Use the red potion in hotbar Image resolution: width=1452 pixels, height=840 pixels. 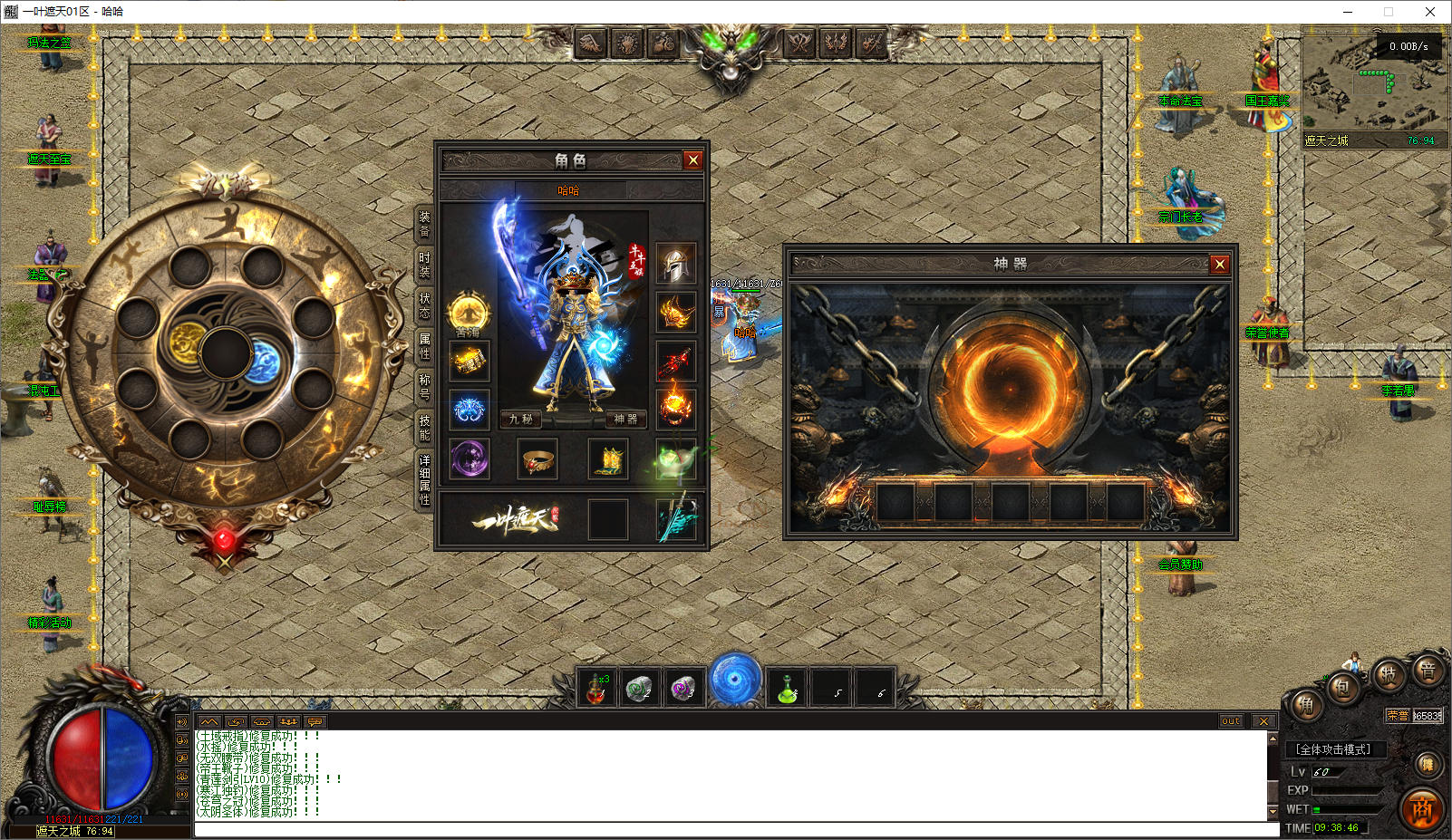597,688
